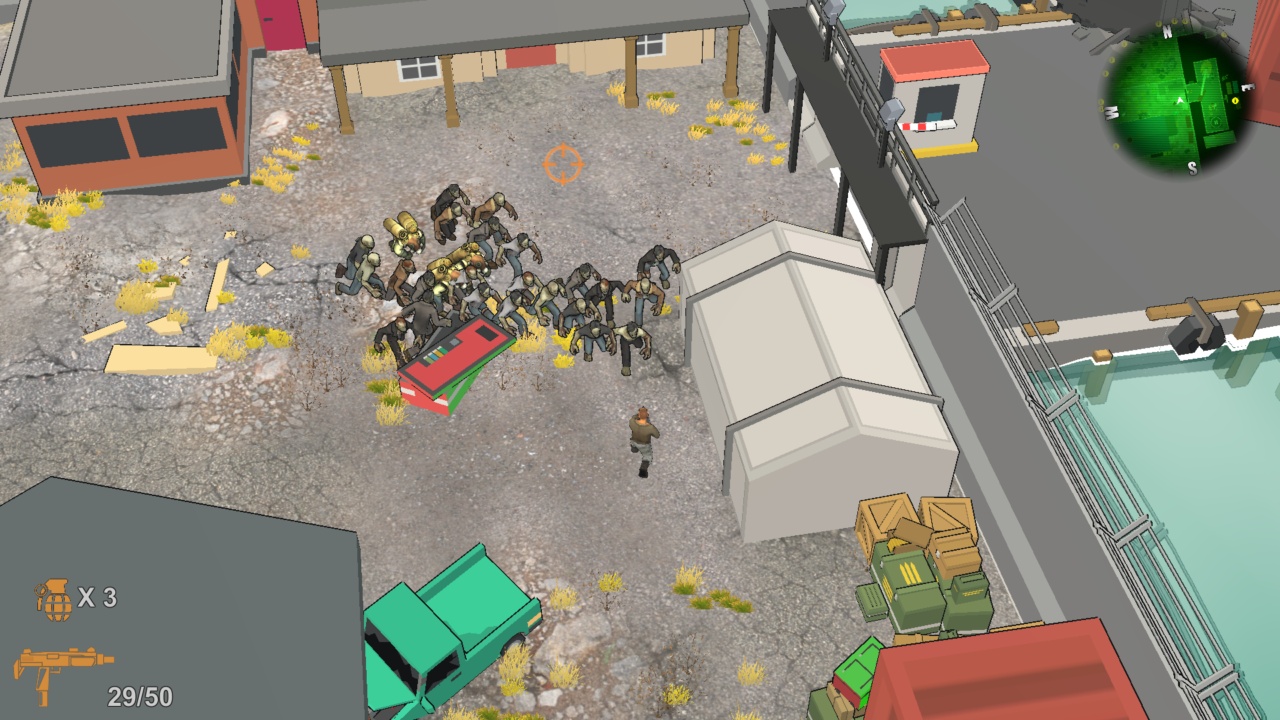Click a yellow pickup dot on the minimap

(x=1236, y=100)
